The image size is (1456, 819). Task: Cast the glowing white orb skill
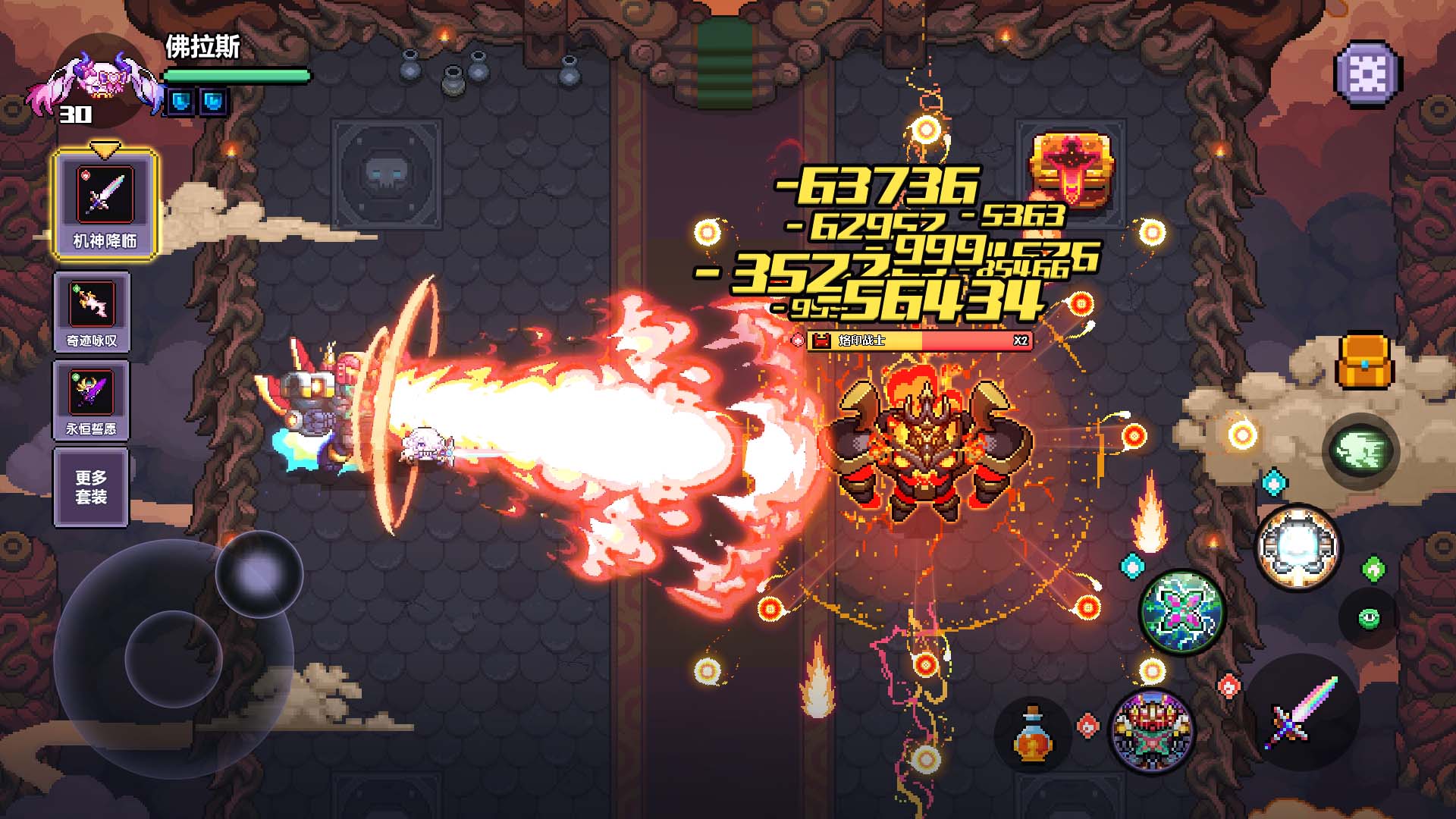(1298, 547)
